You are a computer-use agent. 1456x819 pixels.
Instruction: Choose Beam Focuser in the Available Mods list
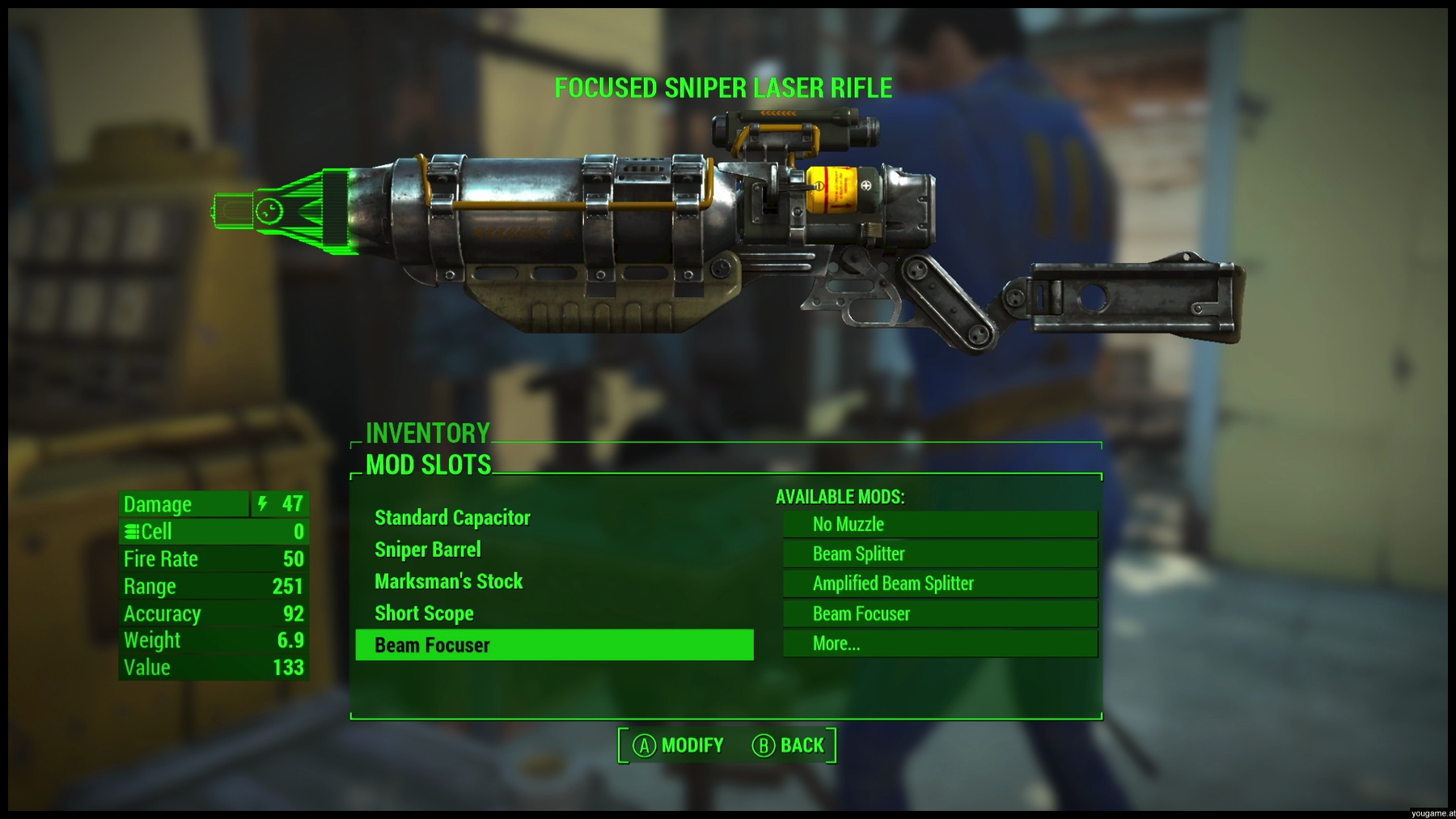pyautogui.click(x=940, y=614)
